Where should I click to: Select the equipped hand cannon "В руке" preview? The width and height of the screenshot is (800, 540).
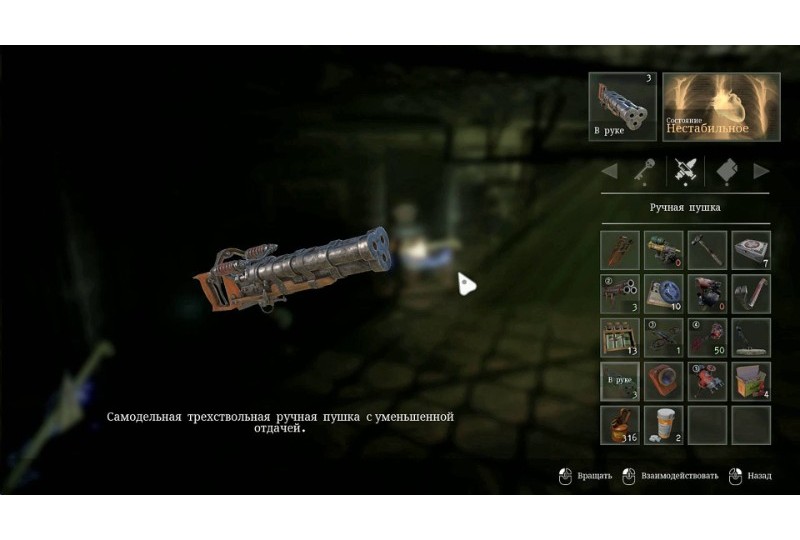(621, 107)
